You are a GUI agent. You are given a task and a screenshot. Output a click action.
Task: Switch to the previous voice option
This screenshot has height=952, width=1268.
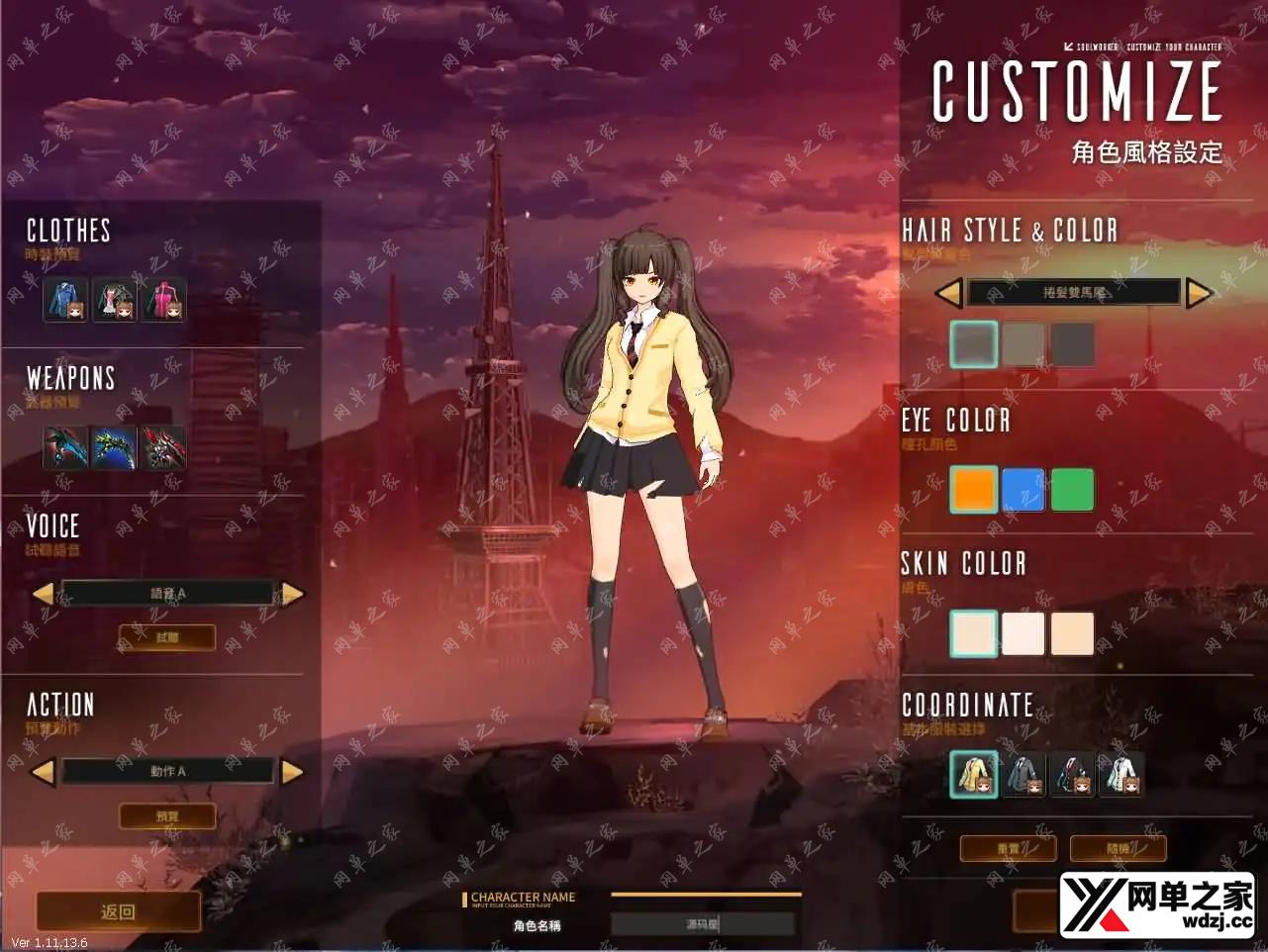43,594
